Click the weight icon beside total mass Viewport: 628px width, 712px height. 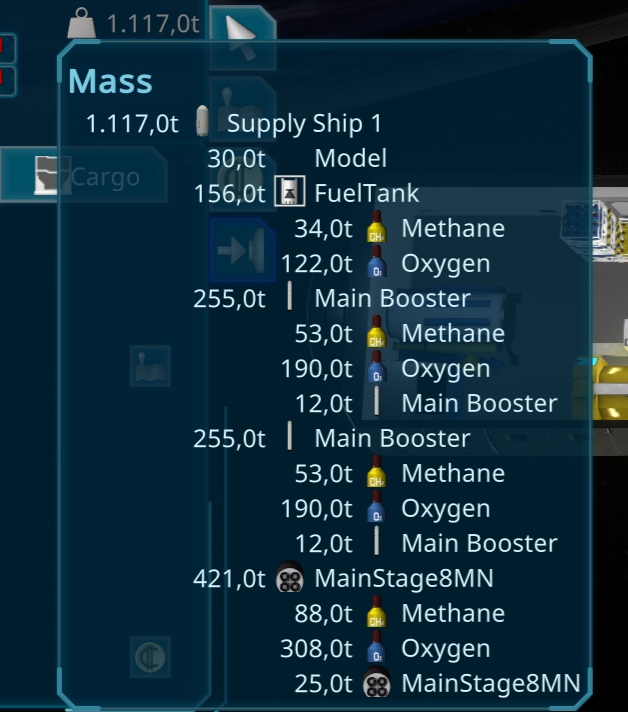82,24
